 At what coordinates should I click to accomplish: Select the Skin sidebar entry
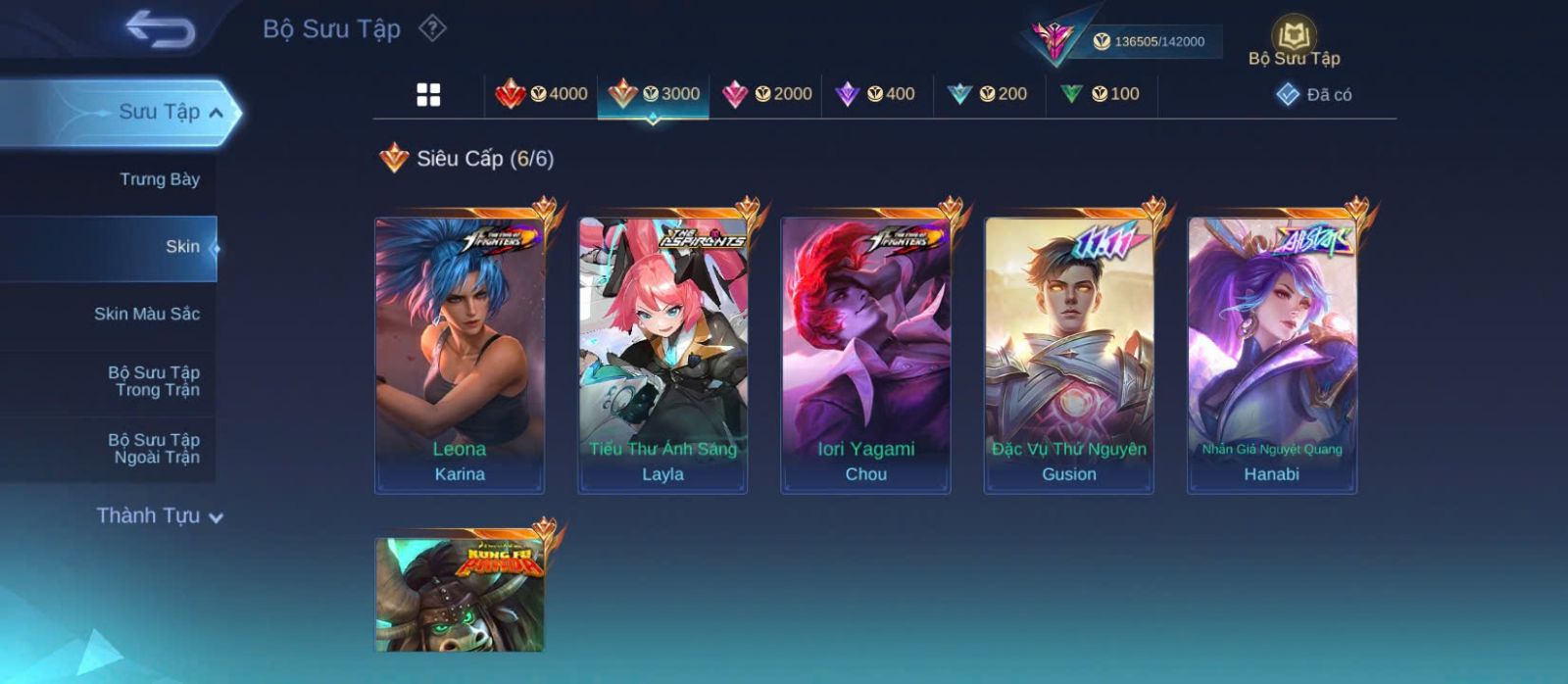click(181, 247)
